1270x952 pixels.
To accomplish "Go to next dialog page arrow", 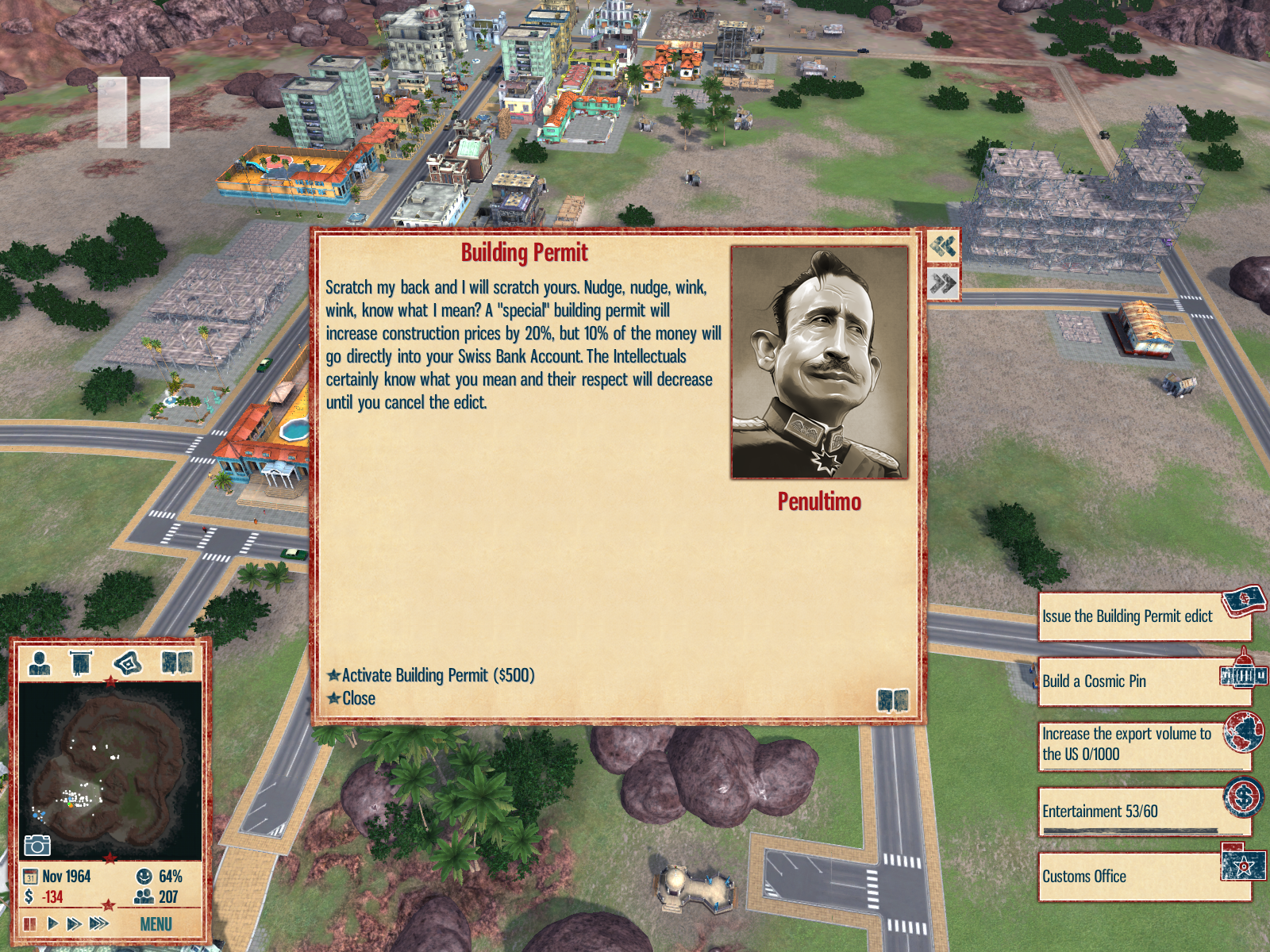I will click(x=943, y=283).
